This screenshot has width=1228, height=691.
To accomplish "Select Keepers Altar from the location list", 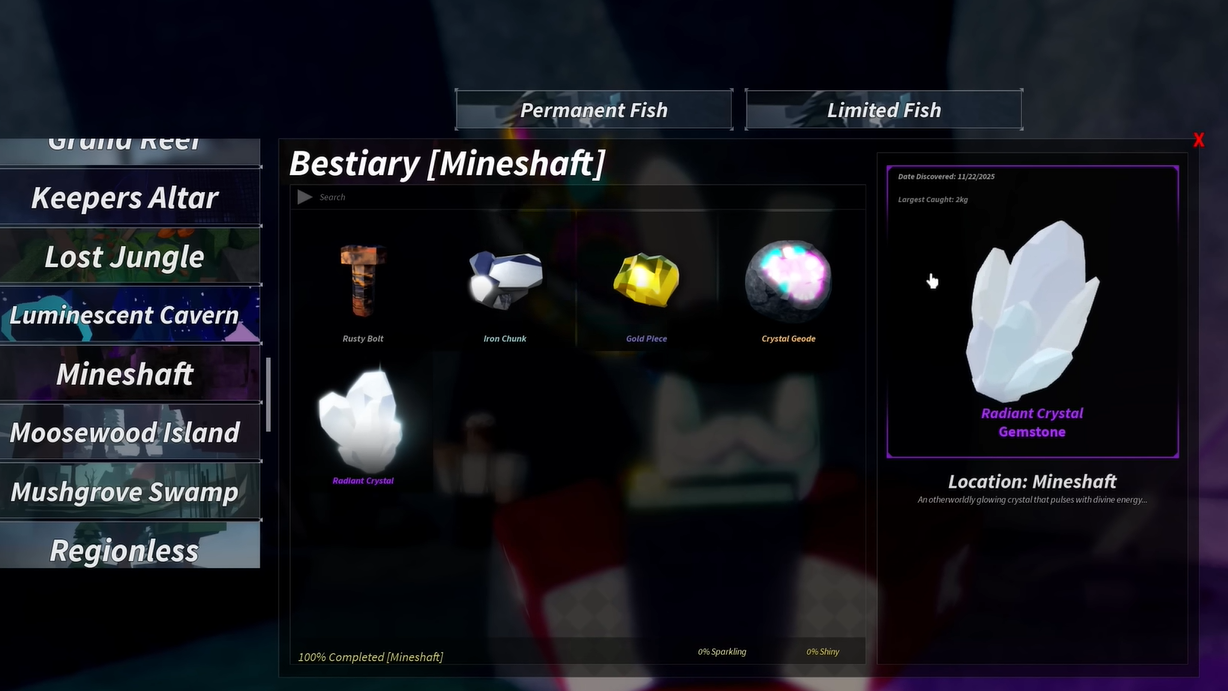I will click(x=125, y=198).
